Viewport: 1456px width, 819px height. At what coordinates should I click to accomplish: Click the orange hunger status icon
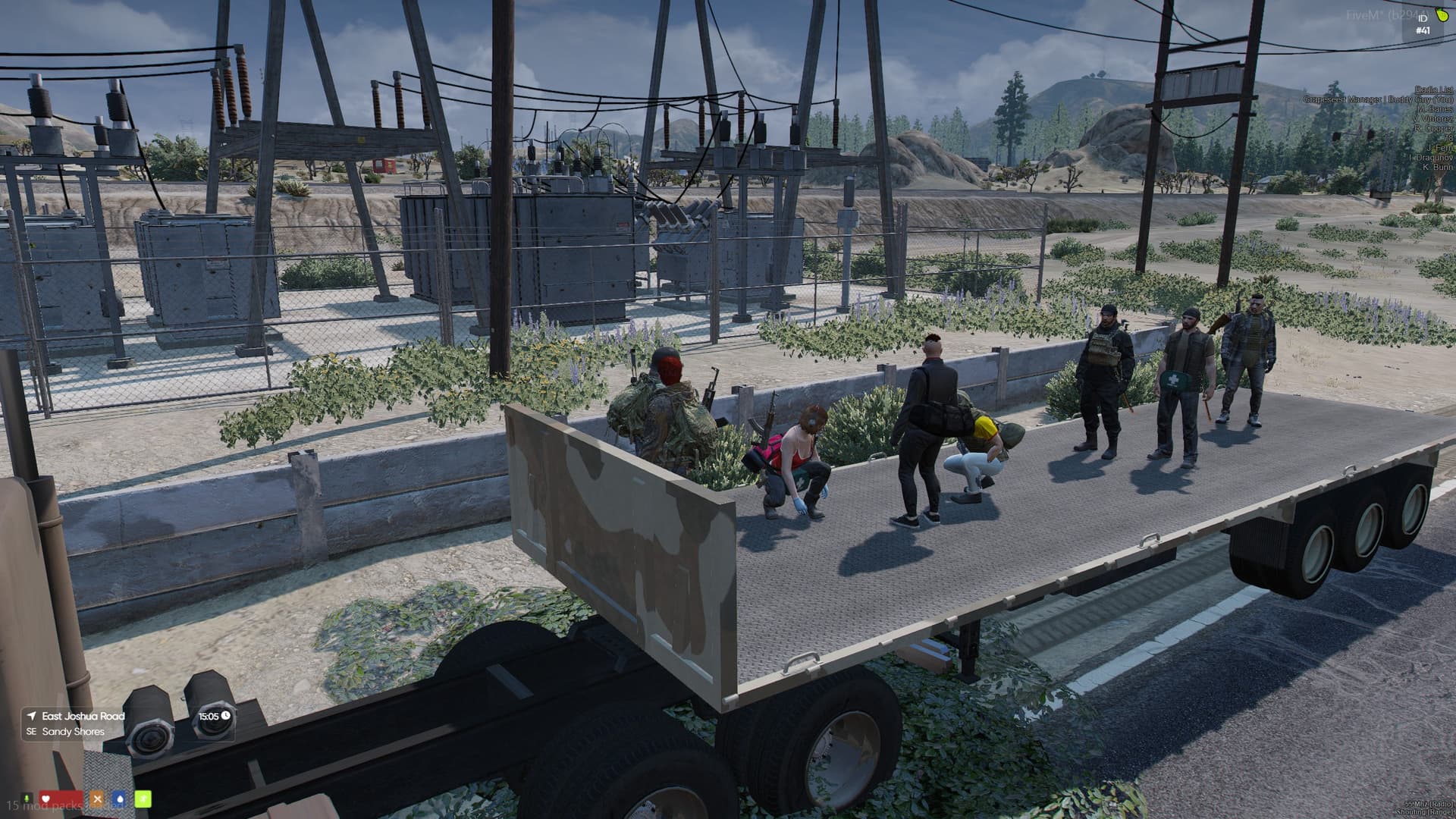pos(96,798)
